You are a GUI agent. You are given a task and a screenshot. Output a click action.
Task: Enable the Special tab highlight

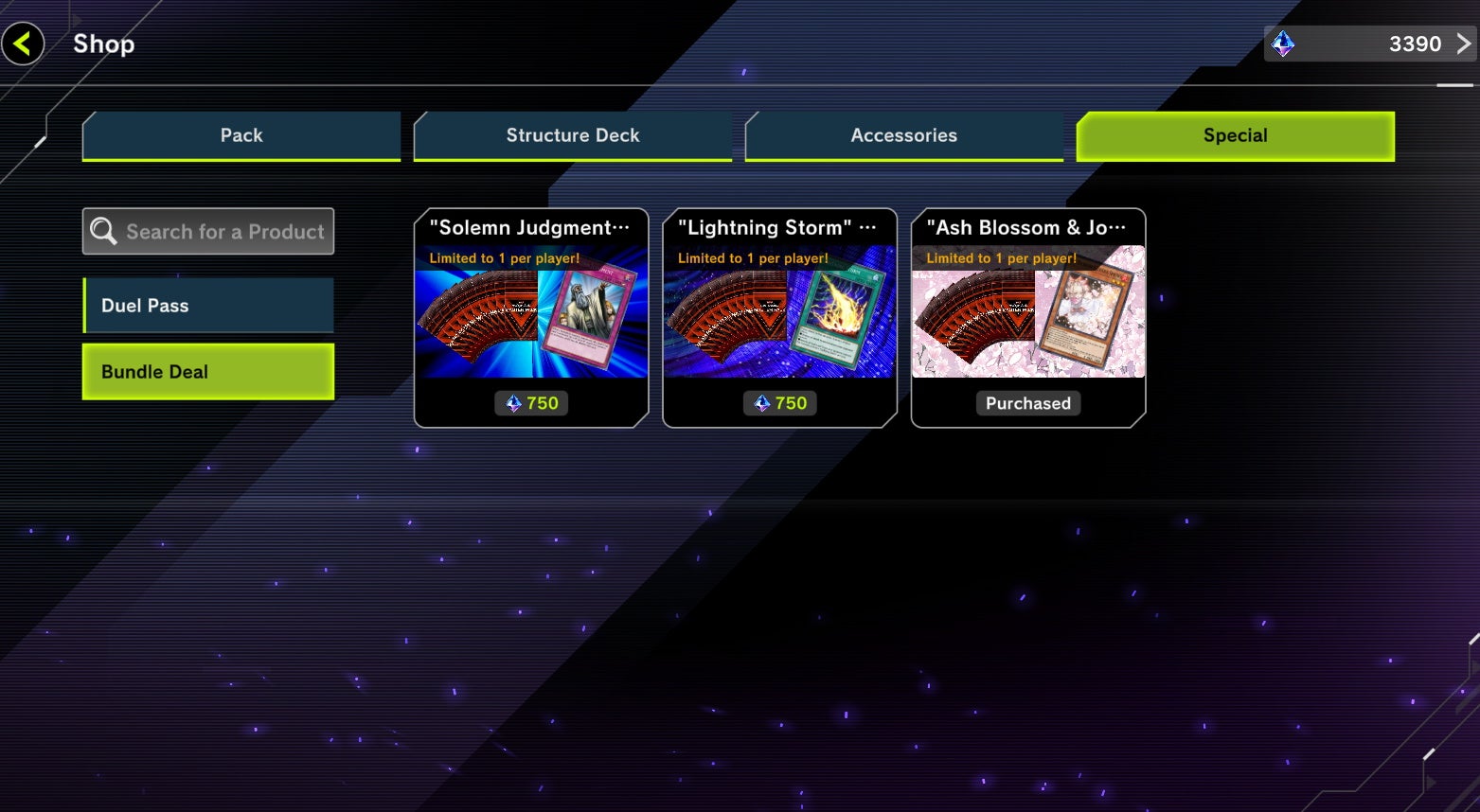(1234, 135)
